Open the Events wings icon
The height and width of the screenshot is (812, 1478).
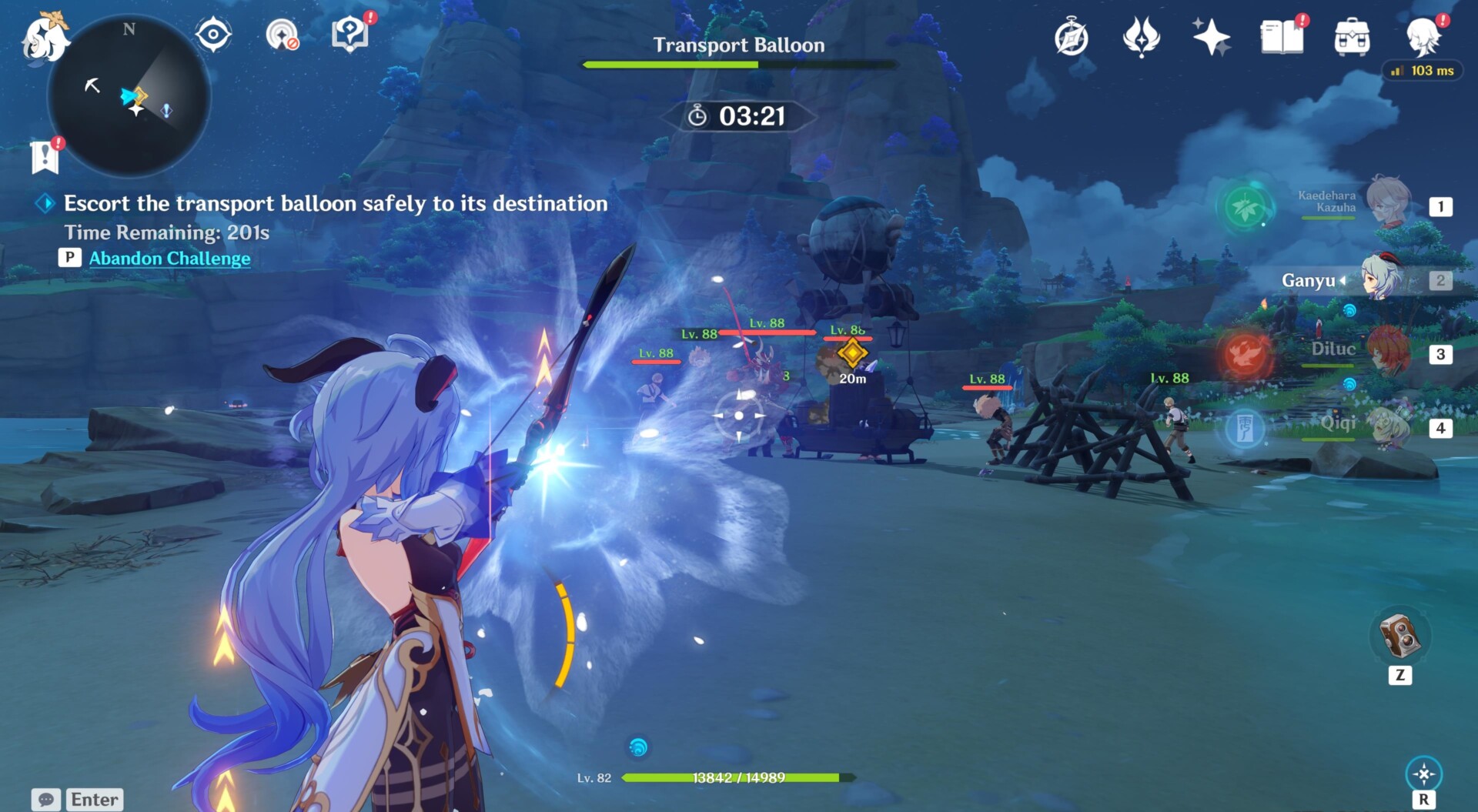pyautogui.click(x=1142, y=35)
